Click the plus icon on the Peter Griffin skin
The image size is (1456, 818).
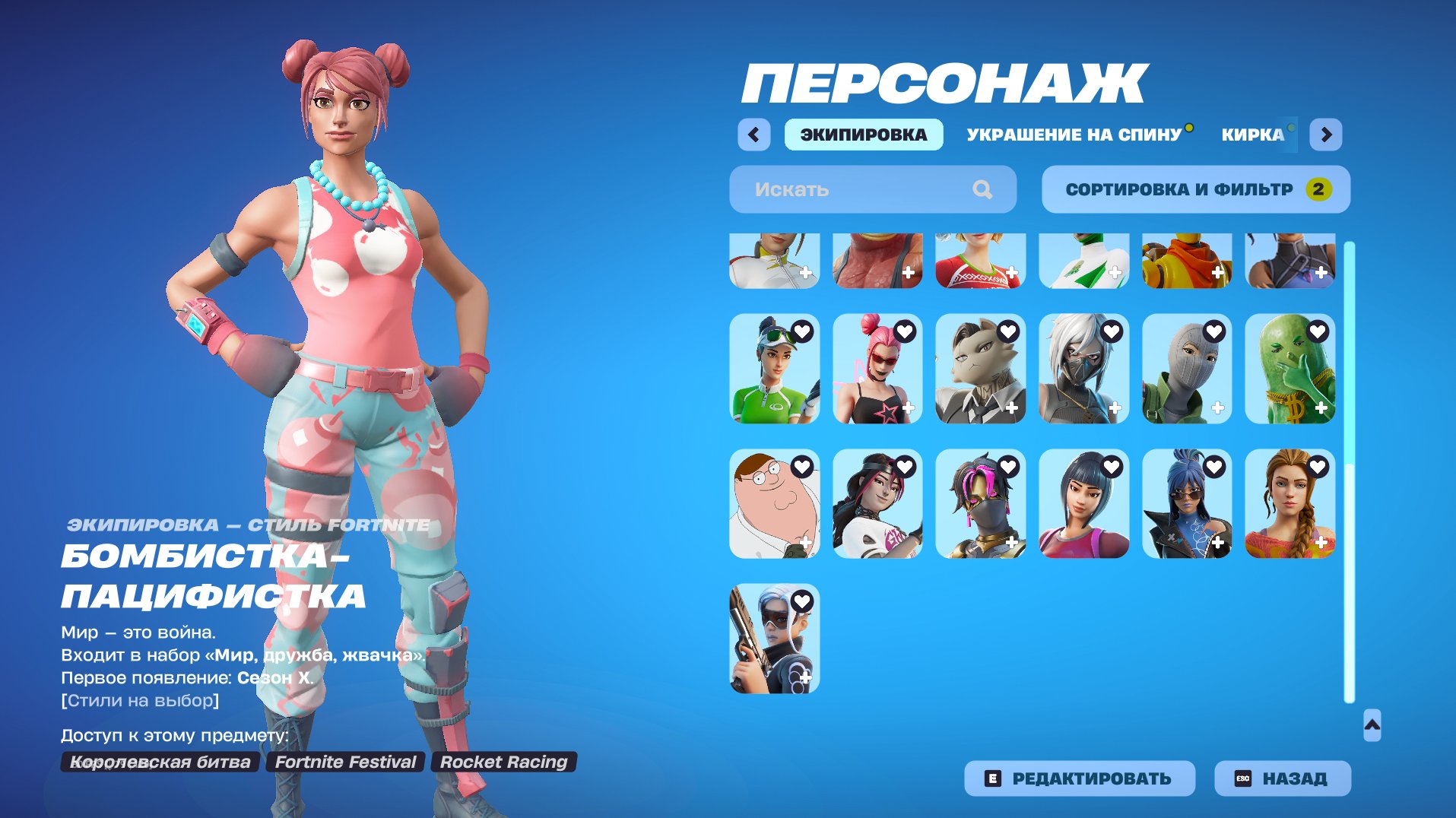pyautogui.click(x=804, y=543)
